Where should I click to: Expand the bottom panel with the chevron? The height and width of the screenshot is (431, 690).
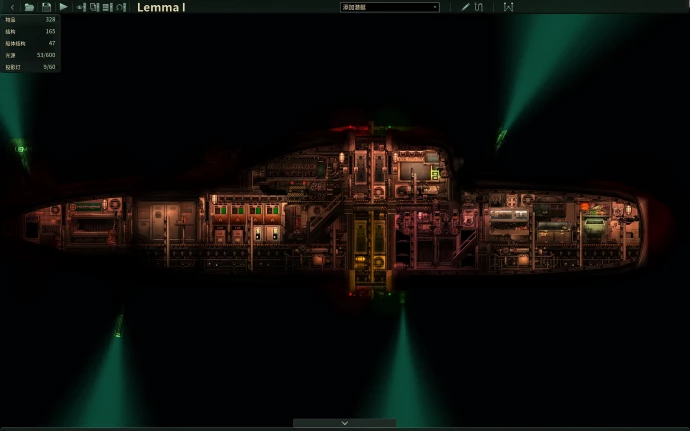[345, 423]
